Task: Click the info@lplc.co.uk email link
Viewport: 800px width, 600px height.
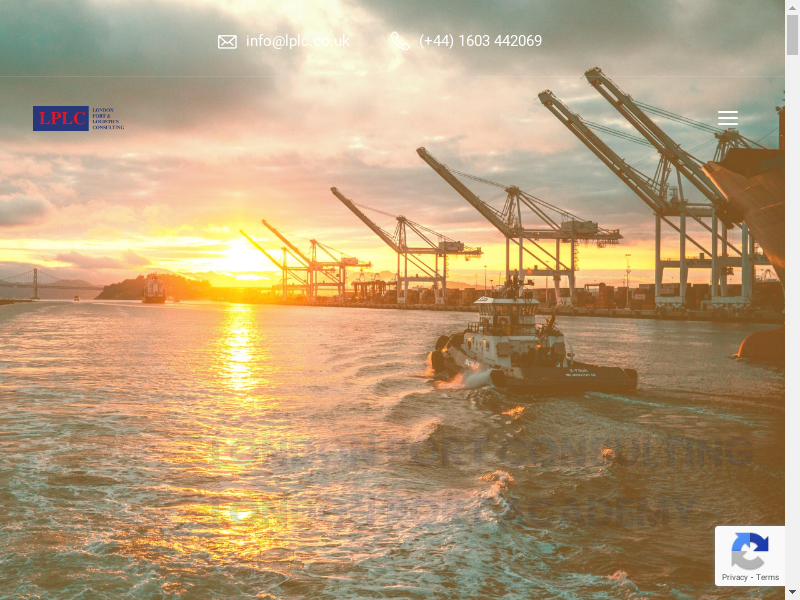Action: click(x=297, y=41)
